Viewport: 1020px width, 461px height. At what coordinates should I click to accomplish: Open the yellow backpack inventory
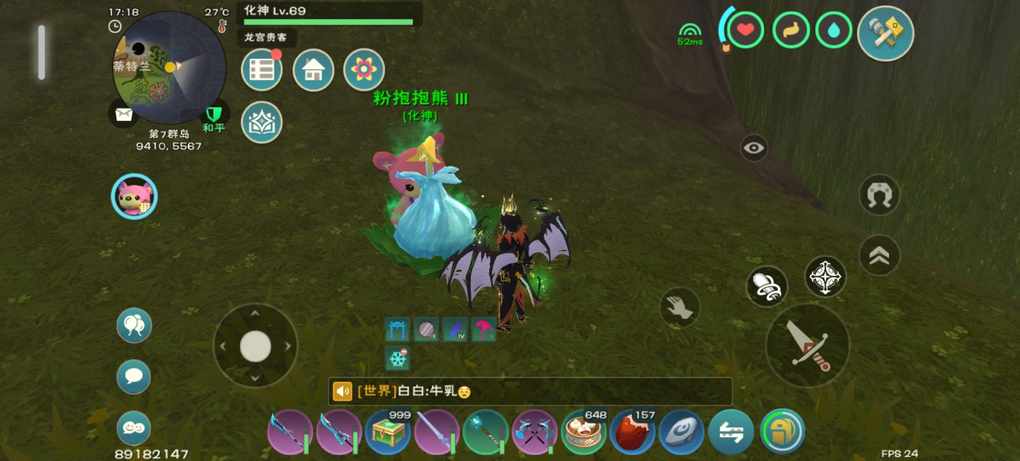782,433
